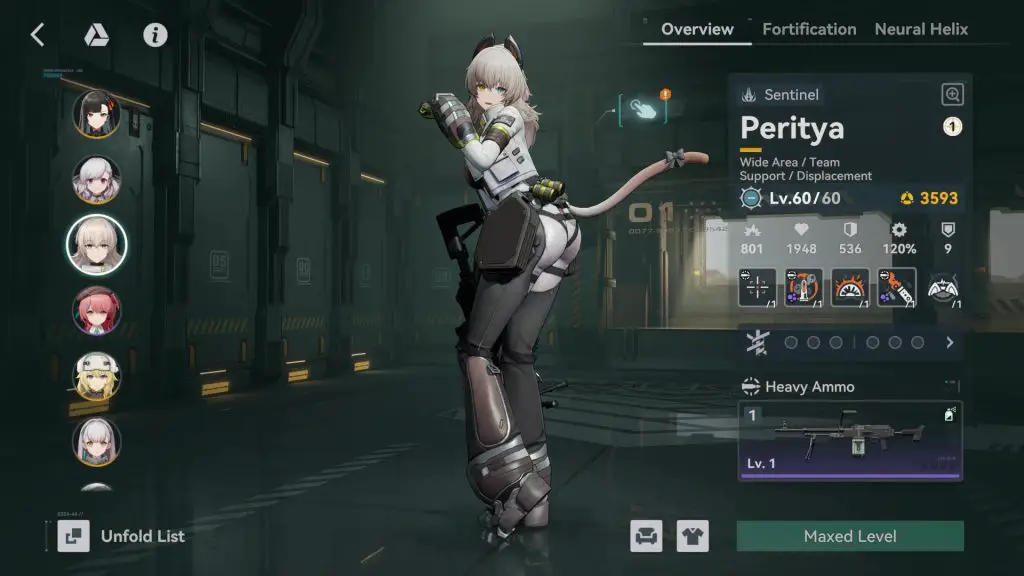Image resolution: width=1024 pixels, height=576 pixels.
Task: Open the Neural Helix tab
Action: click(x=921, y=29)
